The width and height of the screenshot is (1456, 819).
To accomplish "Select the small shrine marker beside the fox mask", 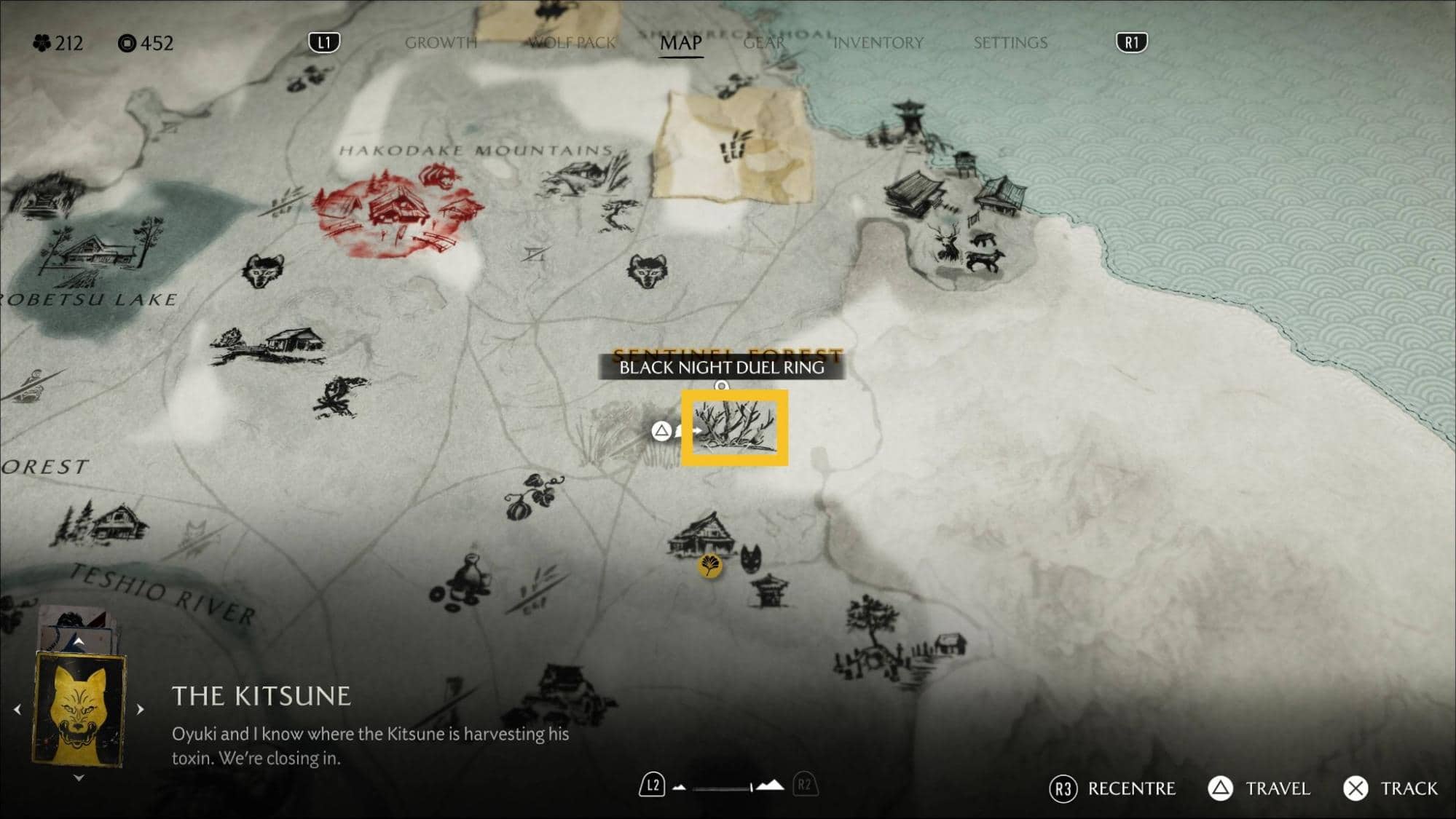I will 770,590.
